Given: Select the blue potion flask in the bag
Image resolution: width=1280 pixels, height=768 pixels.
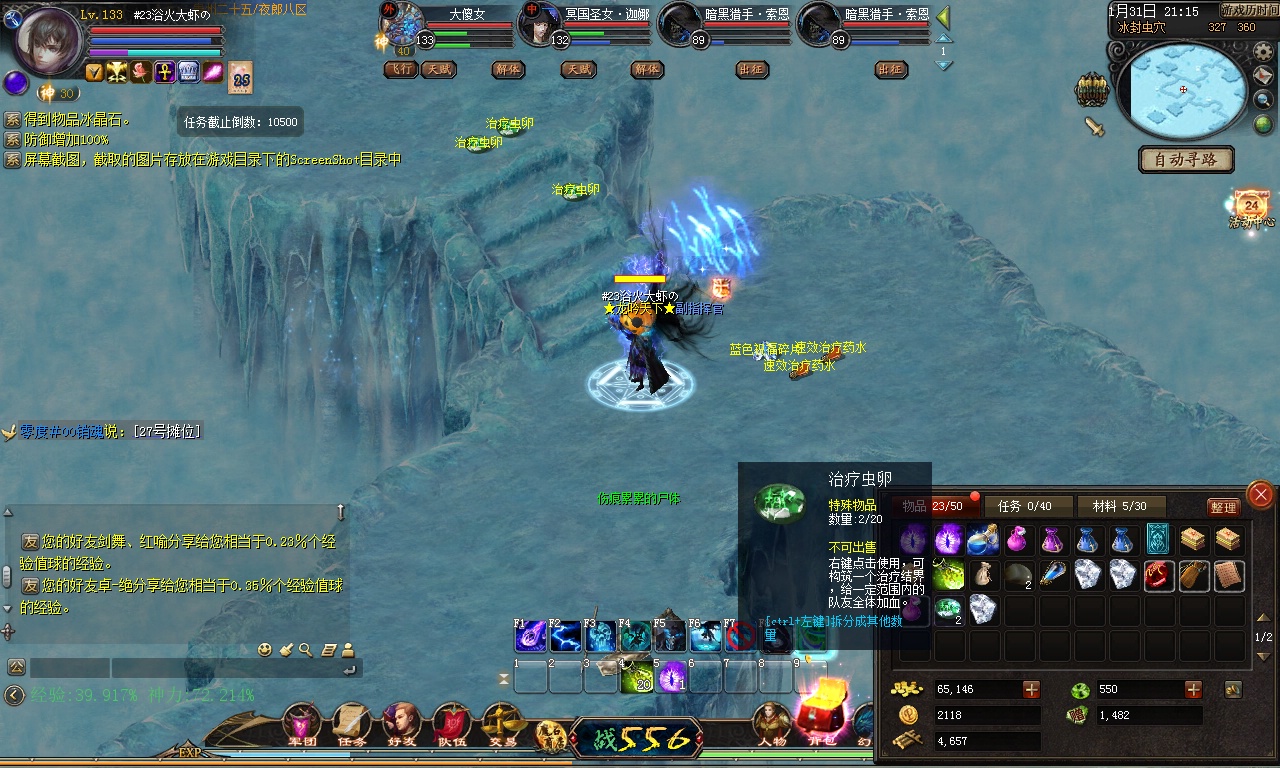Looking at the screenshot, I should coord(982,541).
